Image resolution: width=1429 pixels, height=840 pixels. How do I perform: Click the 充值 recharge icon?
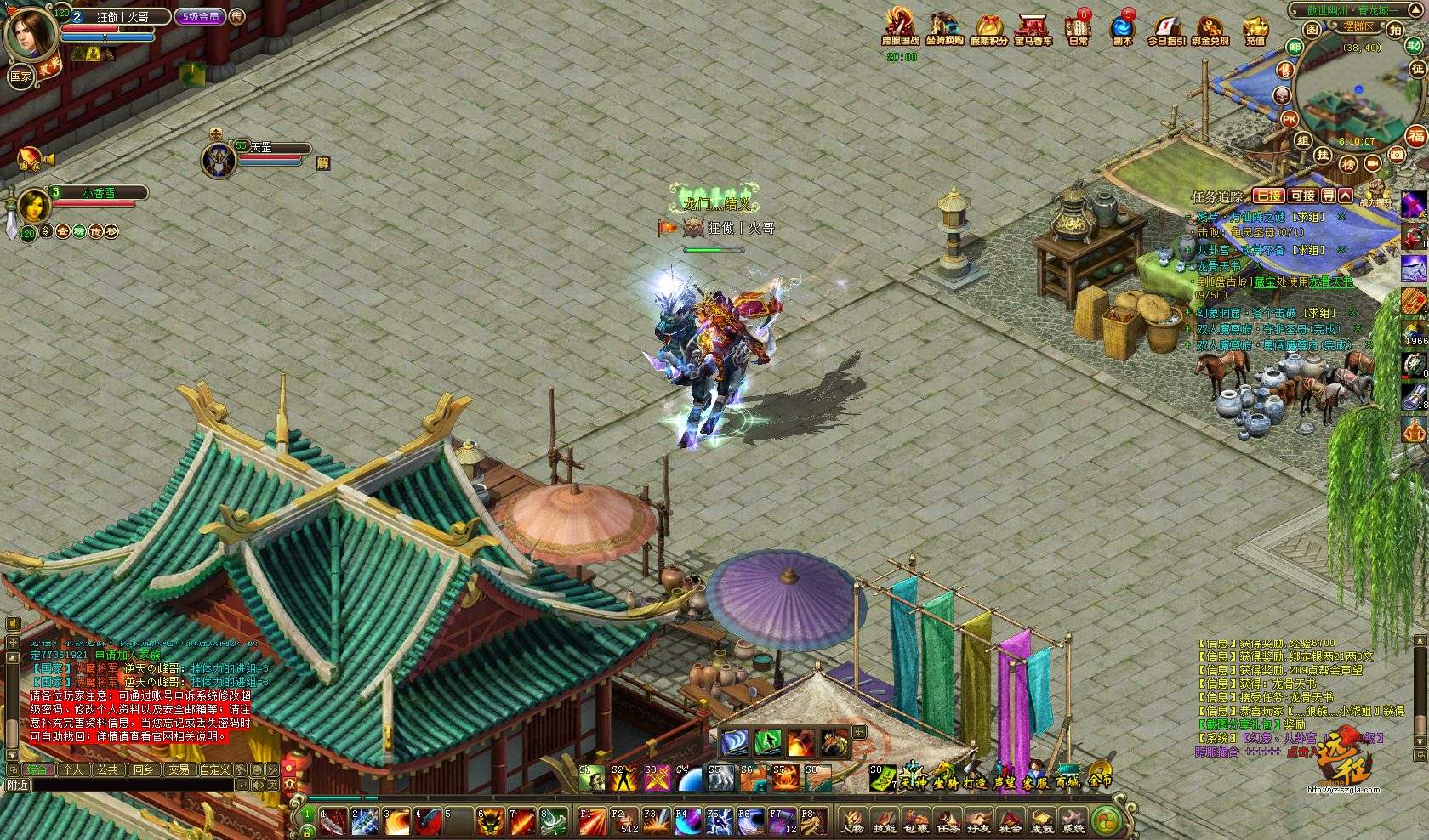tap(1255, 30)
